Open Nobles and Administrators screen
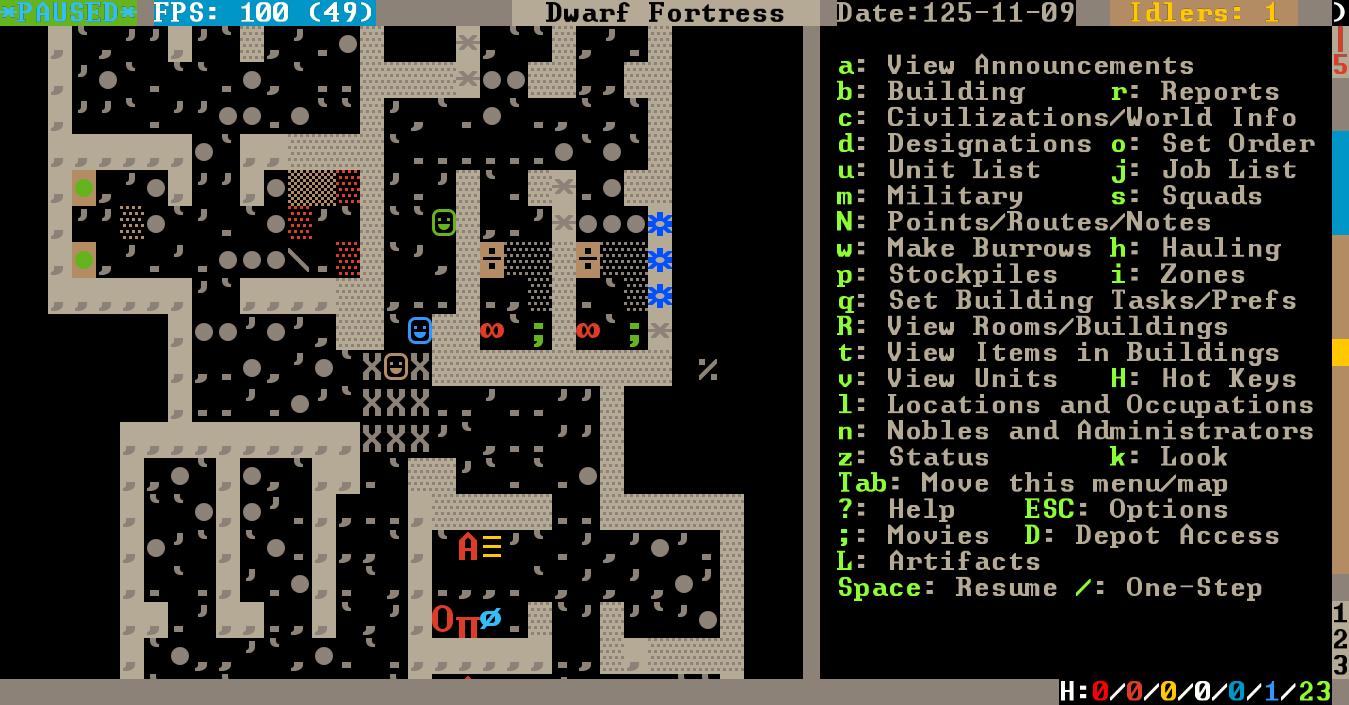The height and width of the screenshot is (705, 1349). tap(1100, 430)
